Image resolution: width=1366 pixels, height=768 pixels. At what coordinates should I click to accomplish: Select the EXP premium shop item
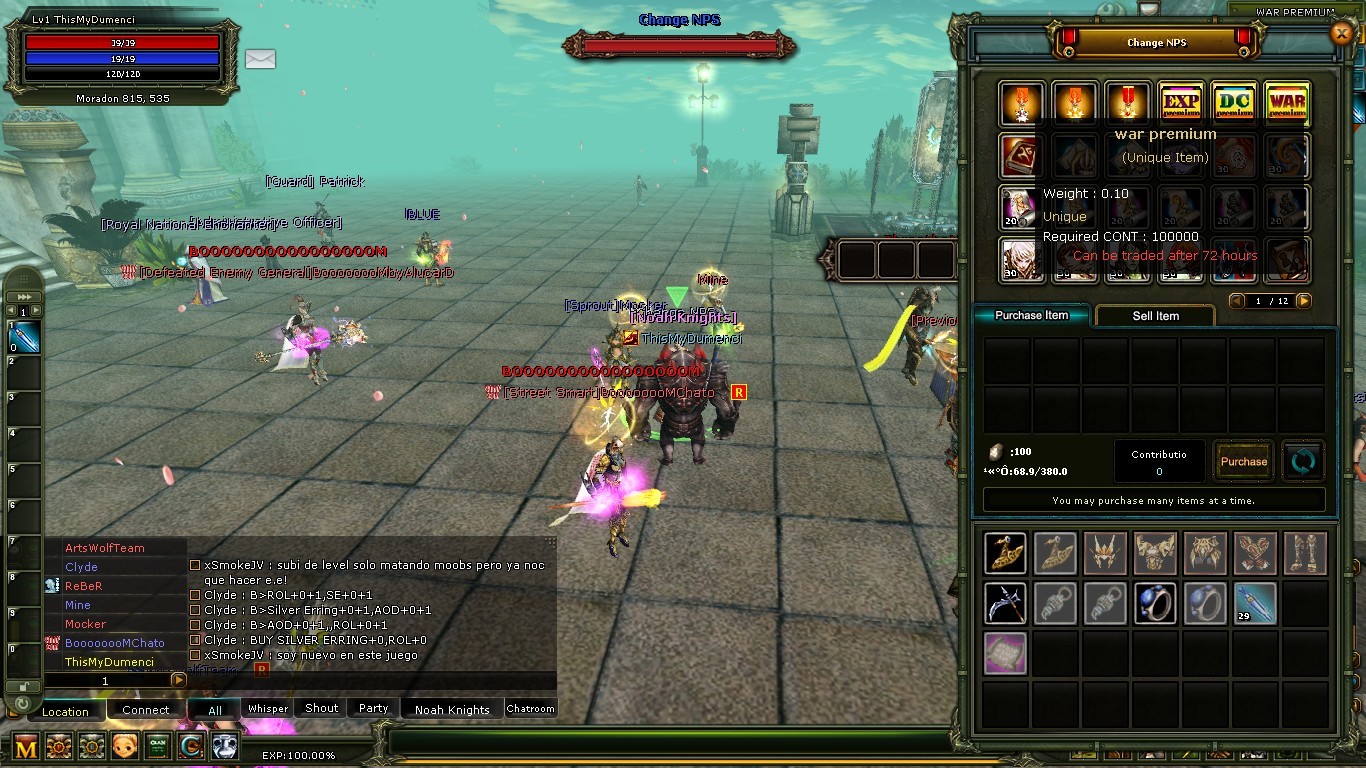1180,103
